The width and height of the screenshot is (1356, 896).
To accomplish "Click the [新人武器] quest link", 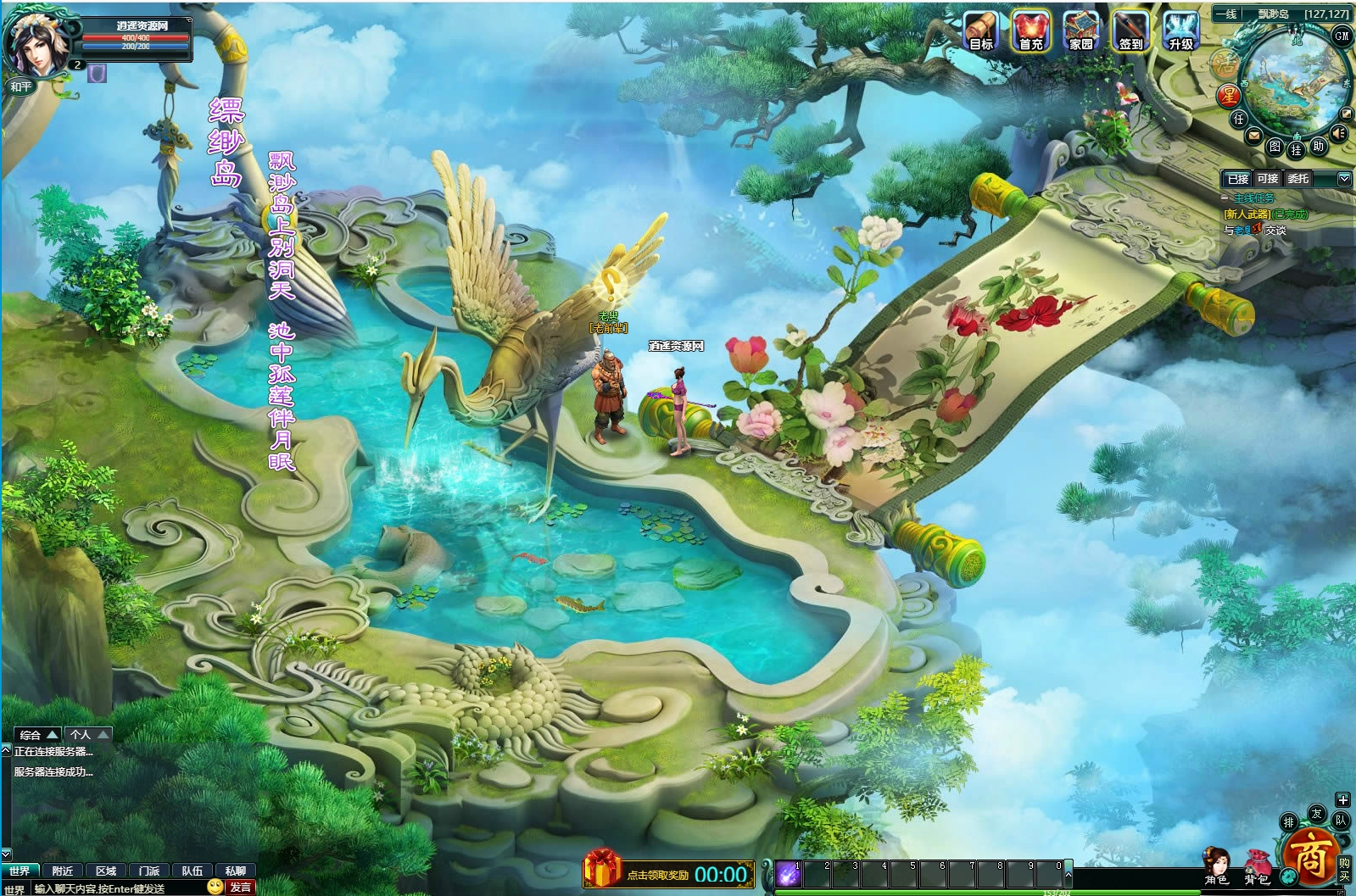I will tap(1246, 215).
